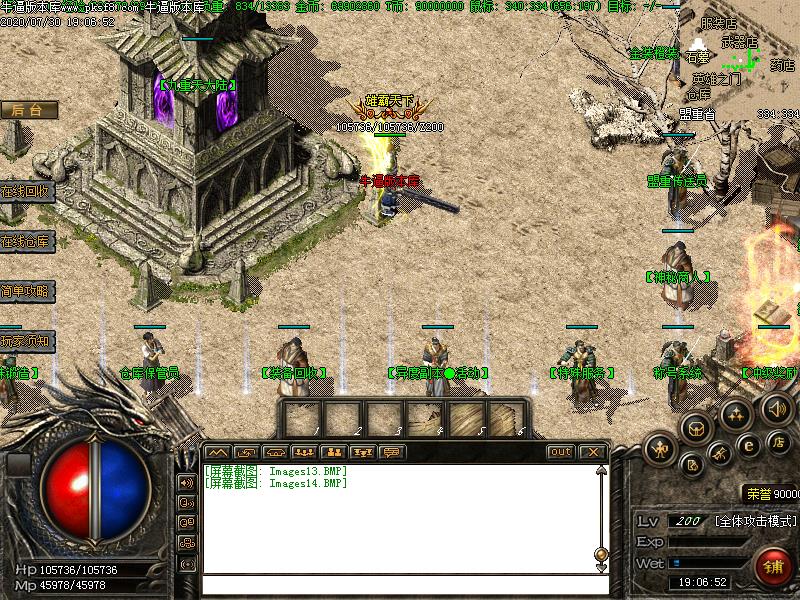
Task: Toggle the 全体攻击模式 attack mode label
Action: [756, 521]
